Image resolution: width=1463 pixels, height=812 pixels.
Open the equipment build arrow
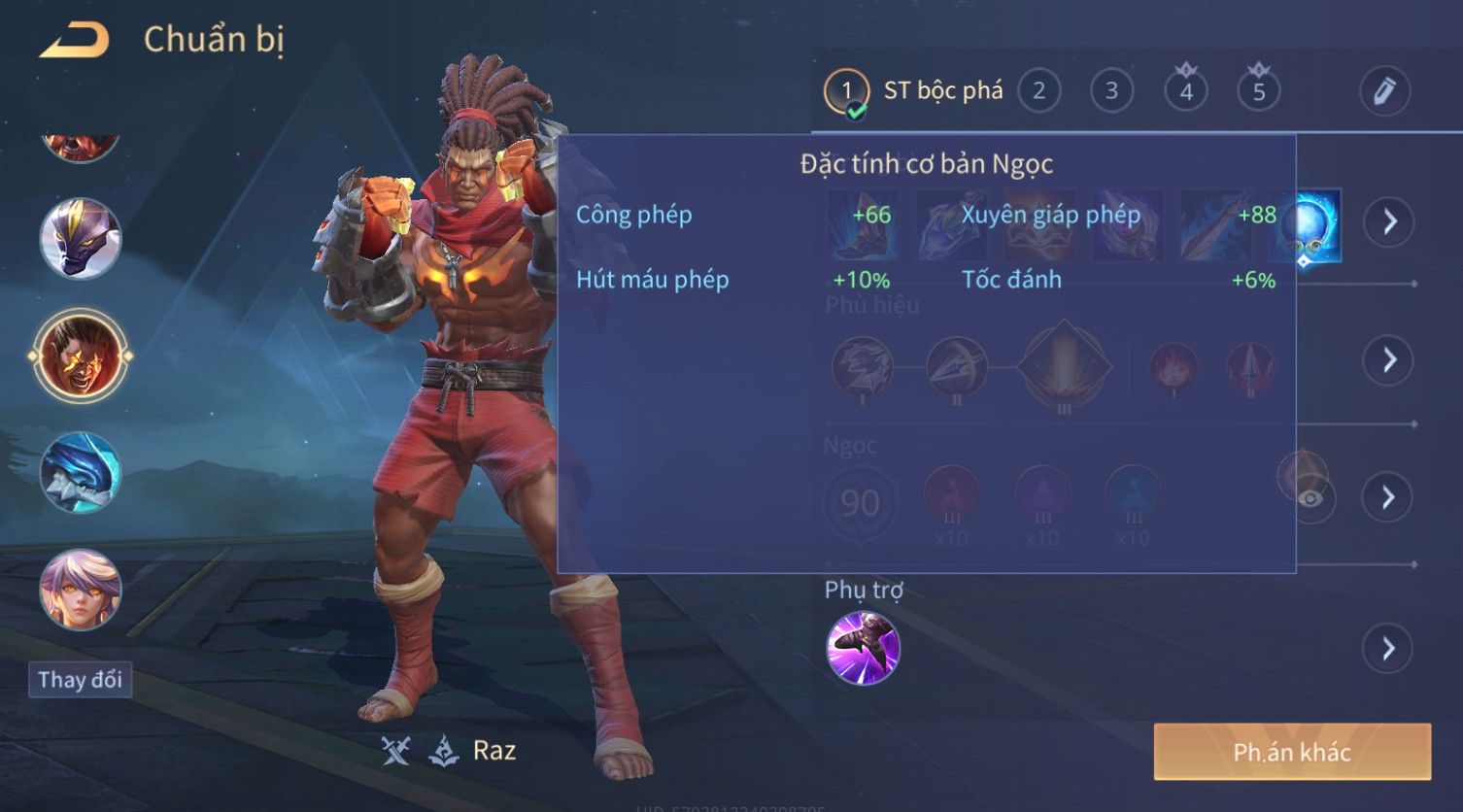click(1389, 222)
